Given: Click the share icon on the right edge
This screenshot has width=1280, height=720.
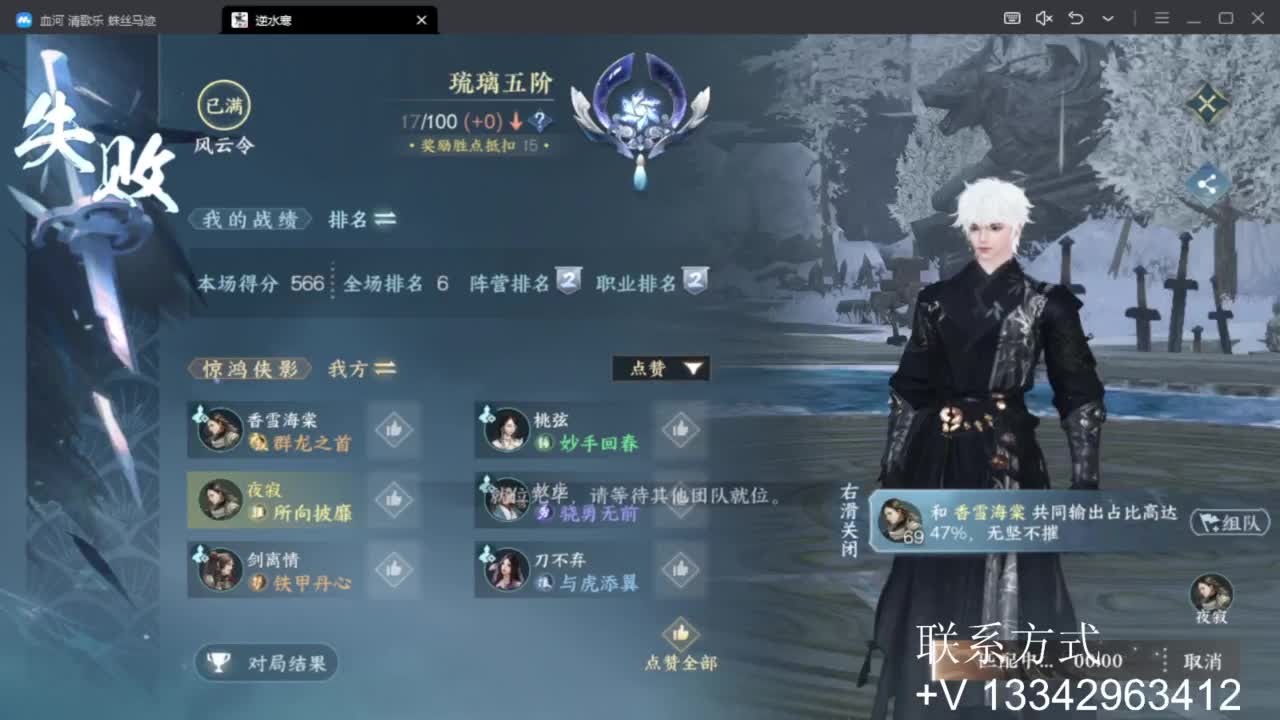Looking at the screenshot, I should [1207, 185].
